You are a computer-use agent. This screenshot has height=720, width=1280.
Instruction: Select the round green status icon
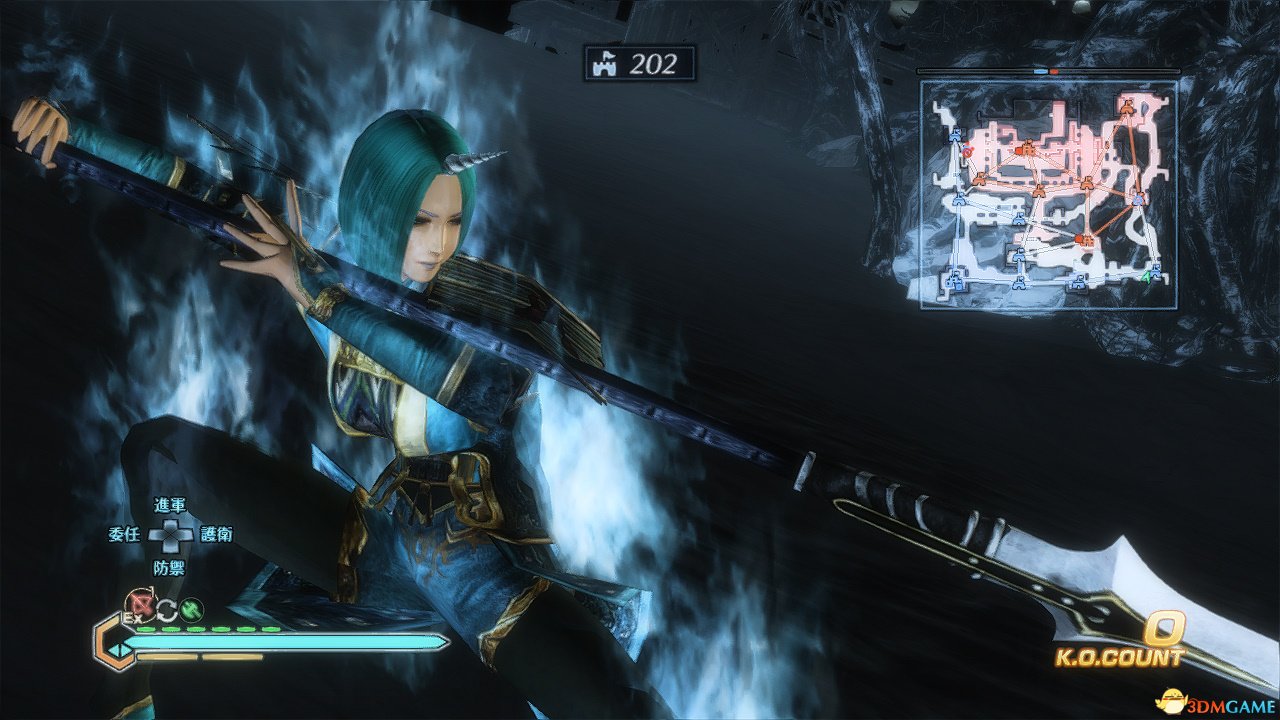pos(192,606)
